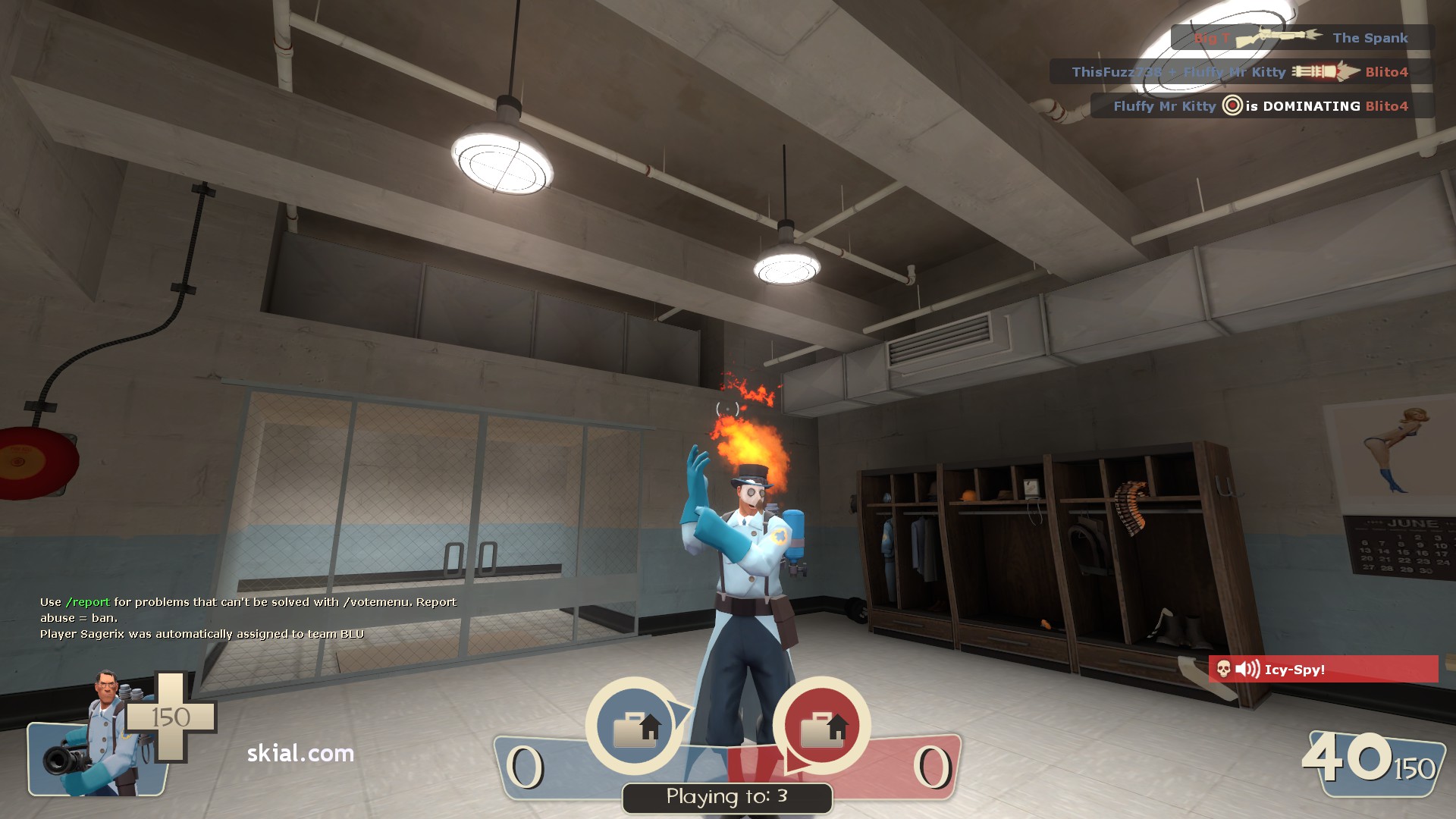Click the RED intelligence briefcase icon
1456x819 pixels.
click(822, 726)
